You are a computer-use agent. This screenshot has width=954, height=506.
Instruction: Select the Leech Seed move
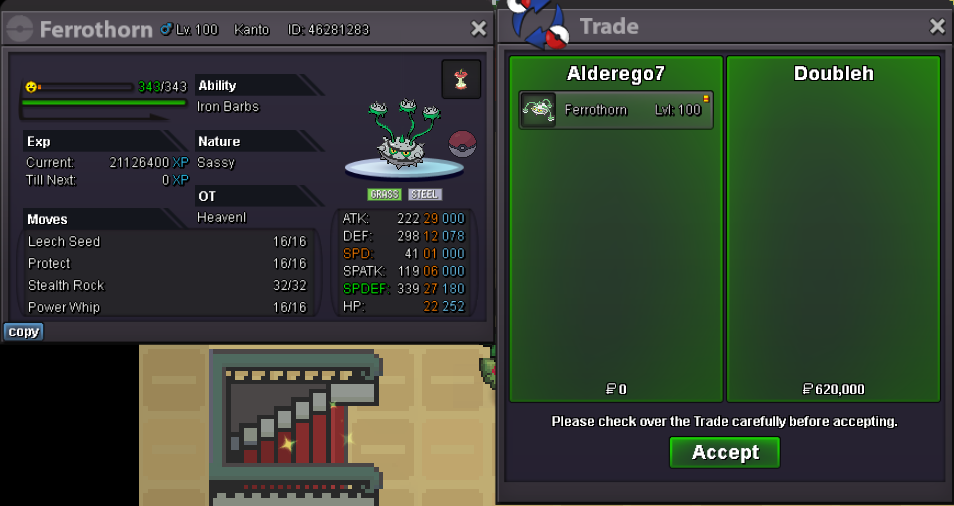167,242
